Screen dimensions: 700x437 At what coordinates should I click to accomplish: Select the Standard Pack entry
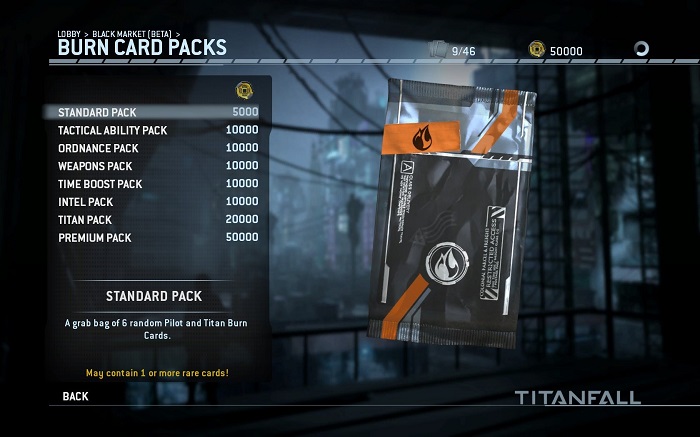150,112
